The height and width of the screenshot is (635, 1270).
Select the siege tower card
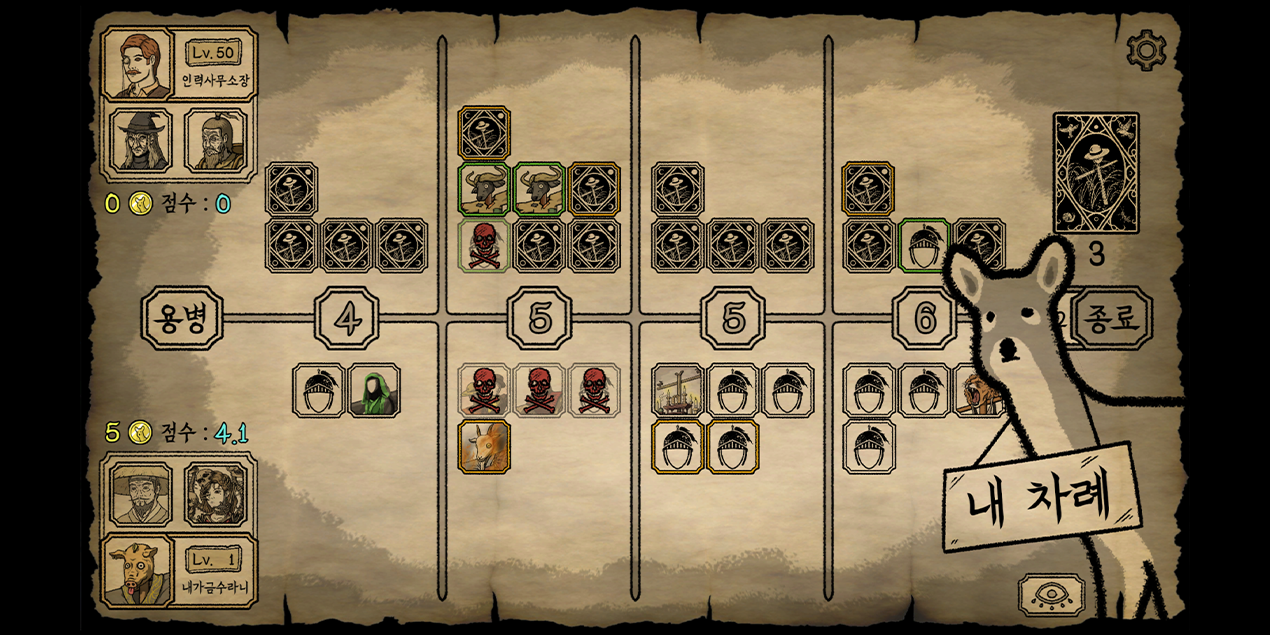pyautogui.click(x=678, y=391)
